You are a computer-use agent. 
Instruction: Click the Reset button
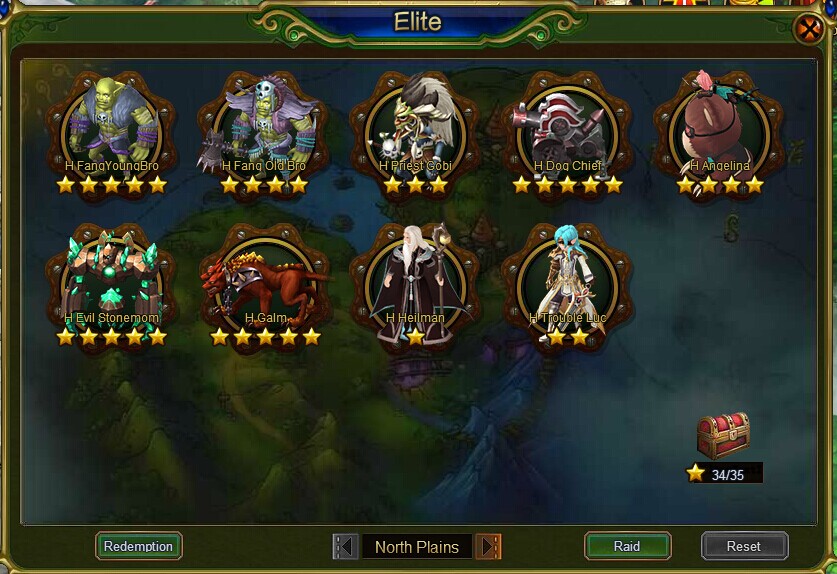point(744,546)
